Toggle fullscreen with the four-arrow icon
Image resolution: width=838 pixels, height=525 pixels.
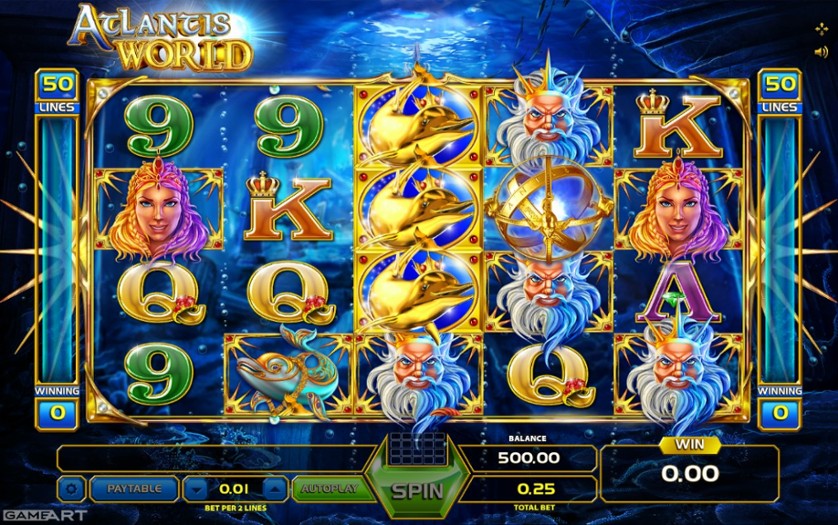point(821,29)
